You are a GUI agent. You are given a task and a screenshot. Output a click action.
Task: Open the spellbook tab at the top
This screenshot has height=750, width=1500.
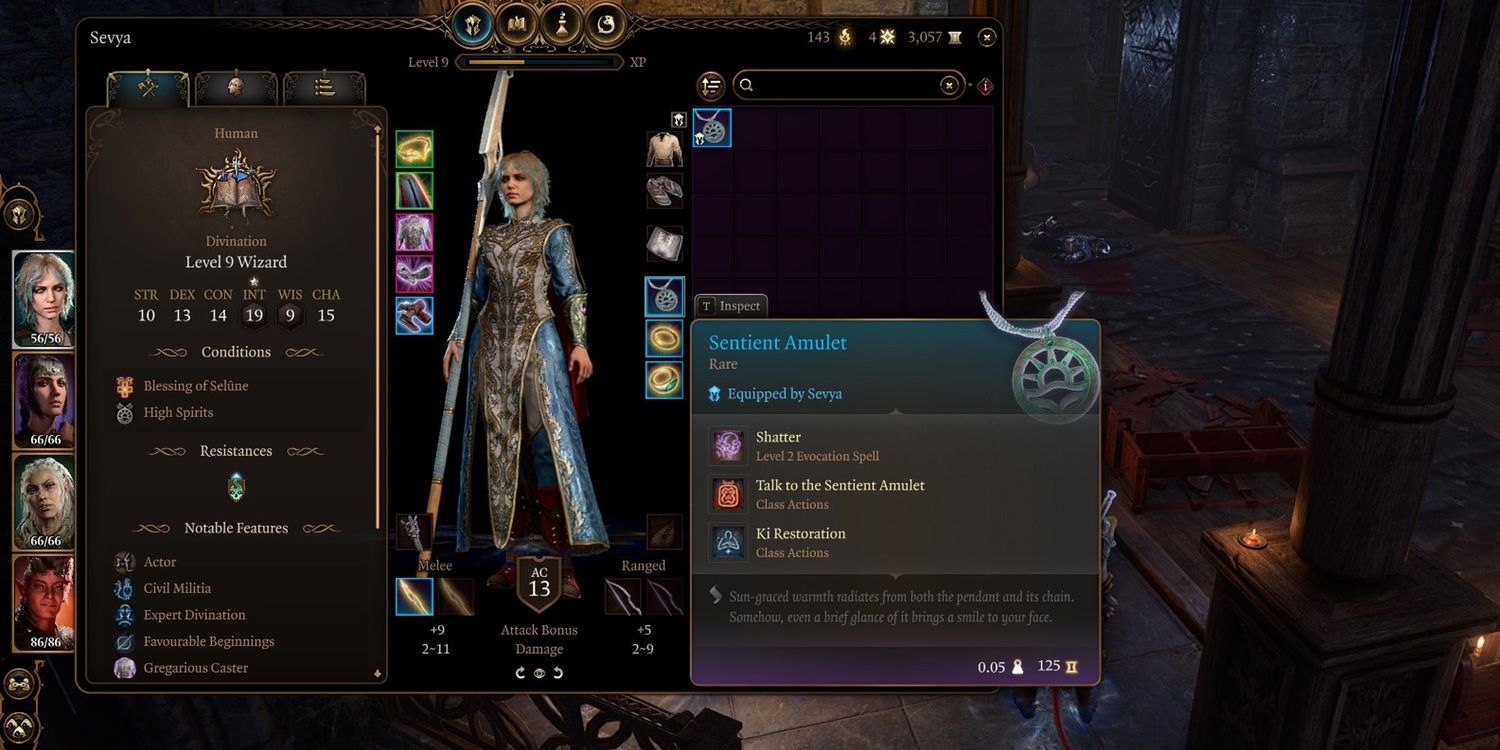(x=516, y=23)
